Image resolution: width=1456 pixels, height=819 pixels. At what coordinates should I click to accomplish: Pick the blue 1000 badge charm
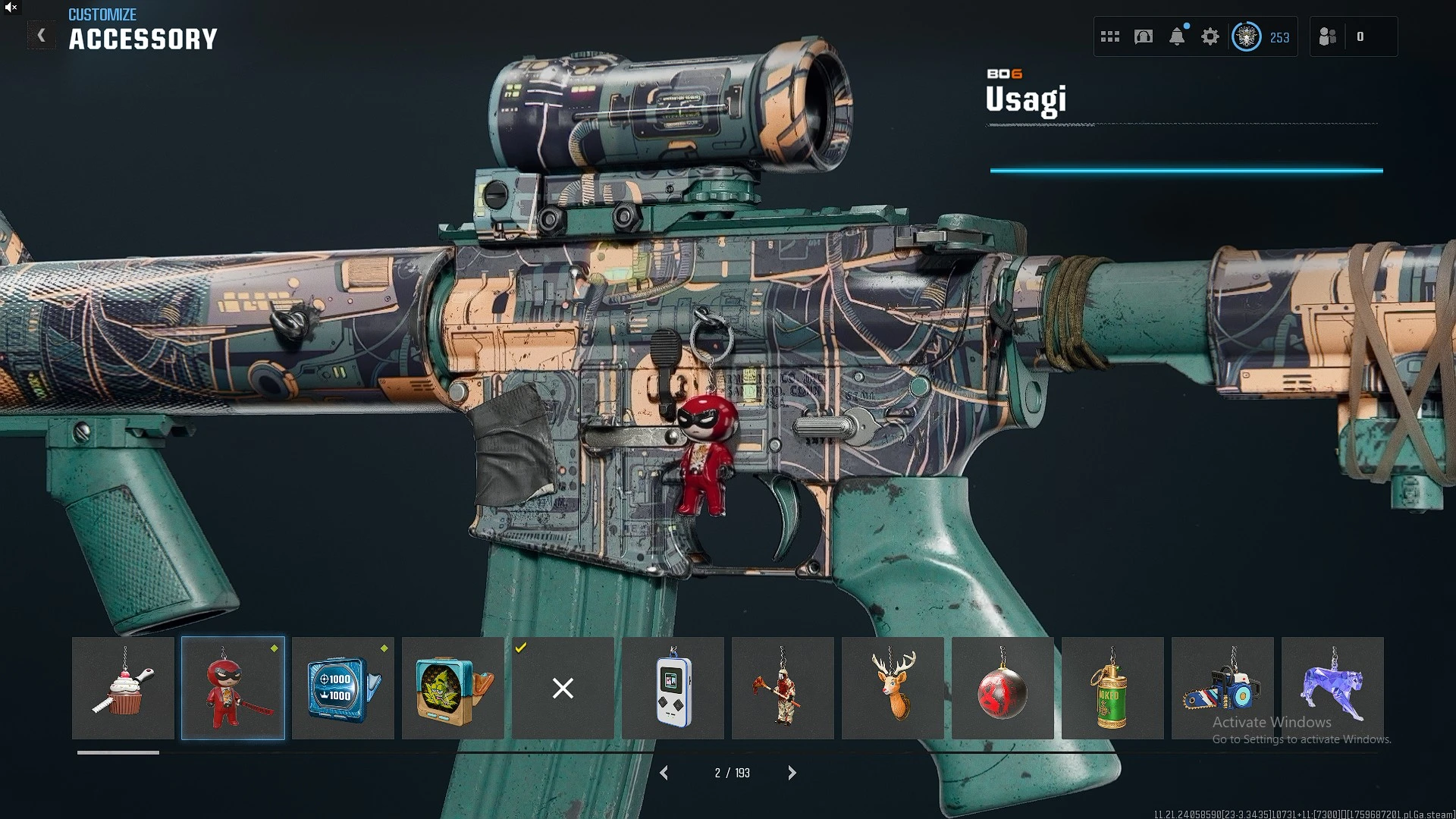point(343,688)
